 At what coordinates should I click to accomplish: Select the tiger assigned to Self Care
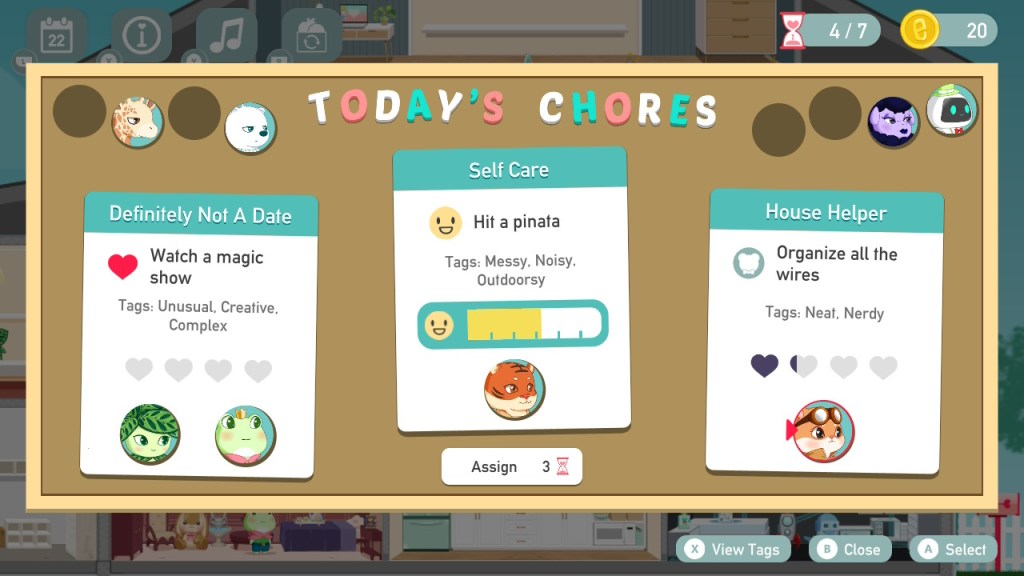[x=514, y=389]
